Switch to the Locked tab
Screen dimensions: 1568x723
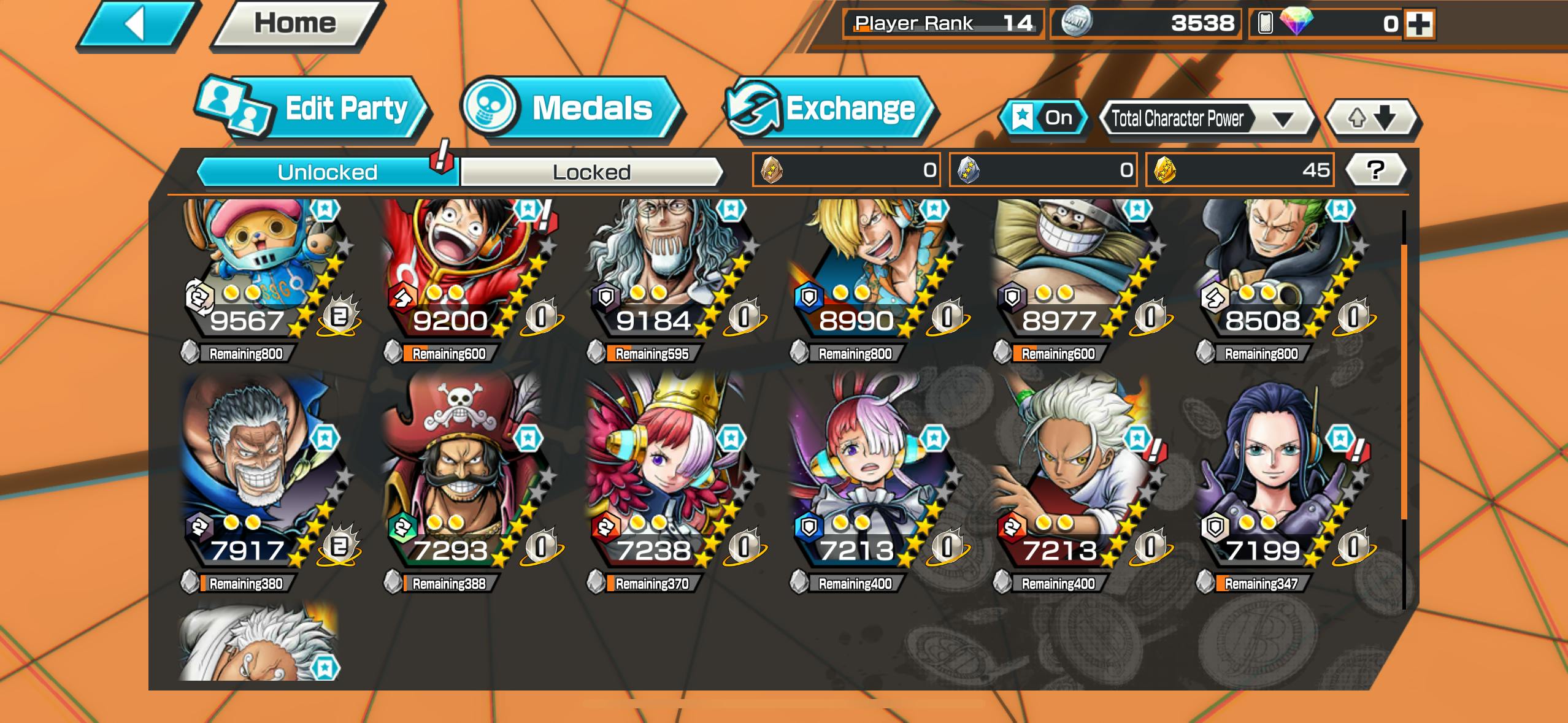point(591,172)
